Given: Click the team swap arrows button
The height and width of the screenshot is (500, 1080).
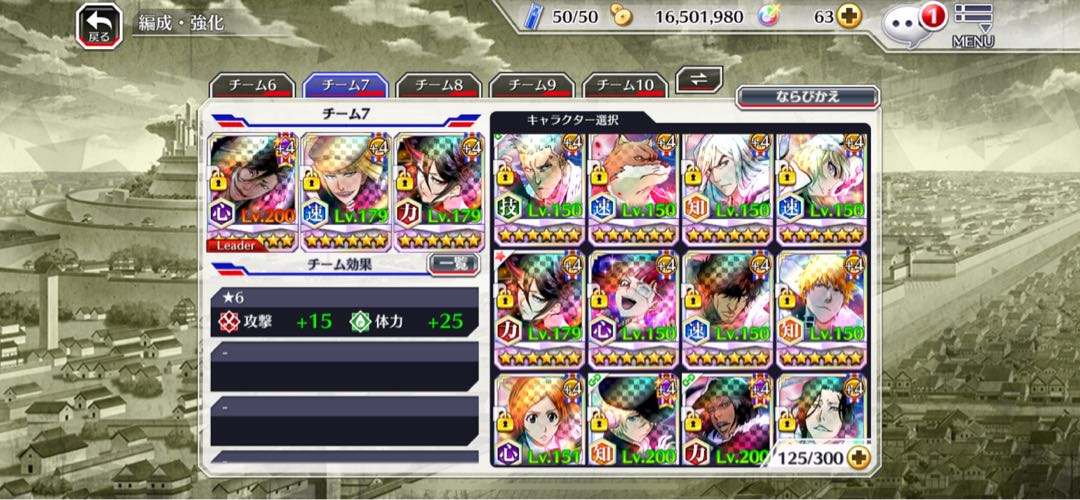Looking at the screenshot, I should pyautogui.click(x=699, y=80).
